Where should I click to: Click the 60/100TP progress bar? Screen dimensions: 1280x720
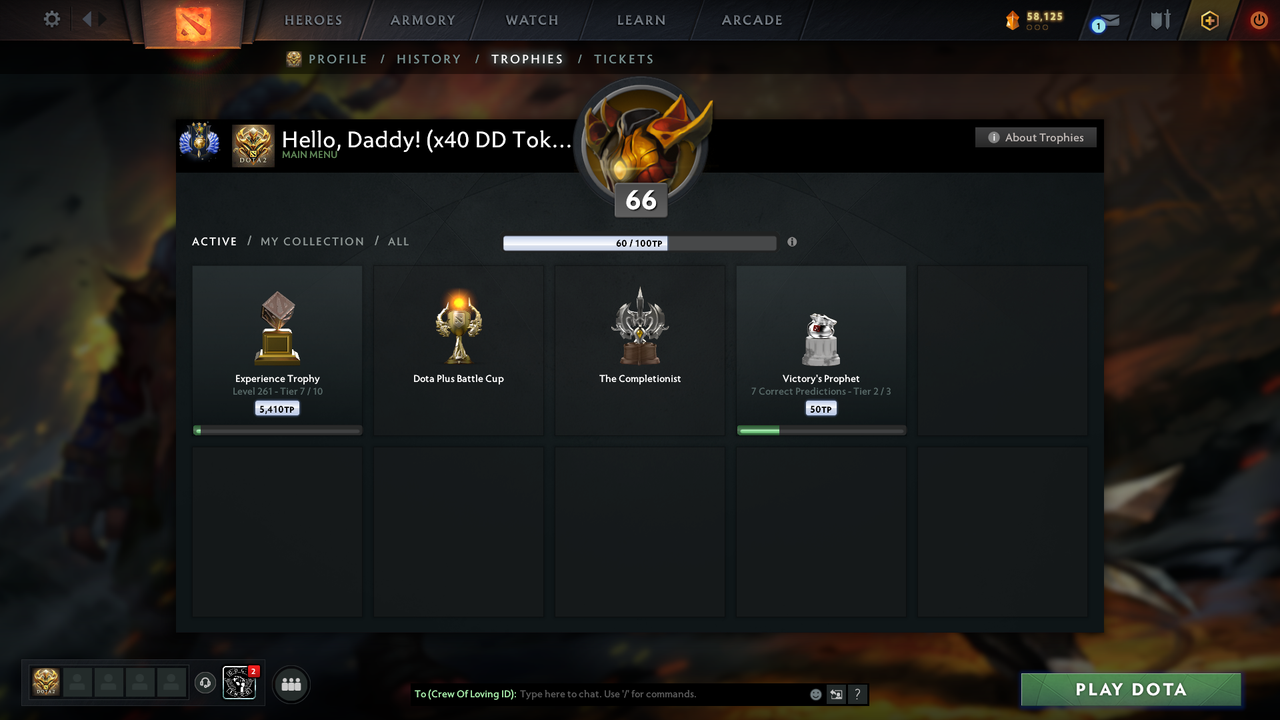click(640, 242)
